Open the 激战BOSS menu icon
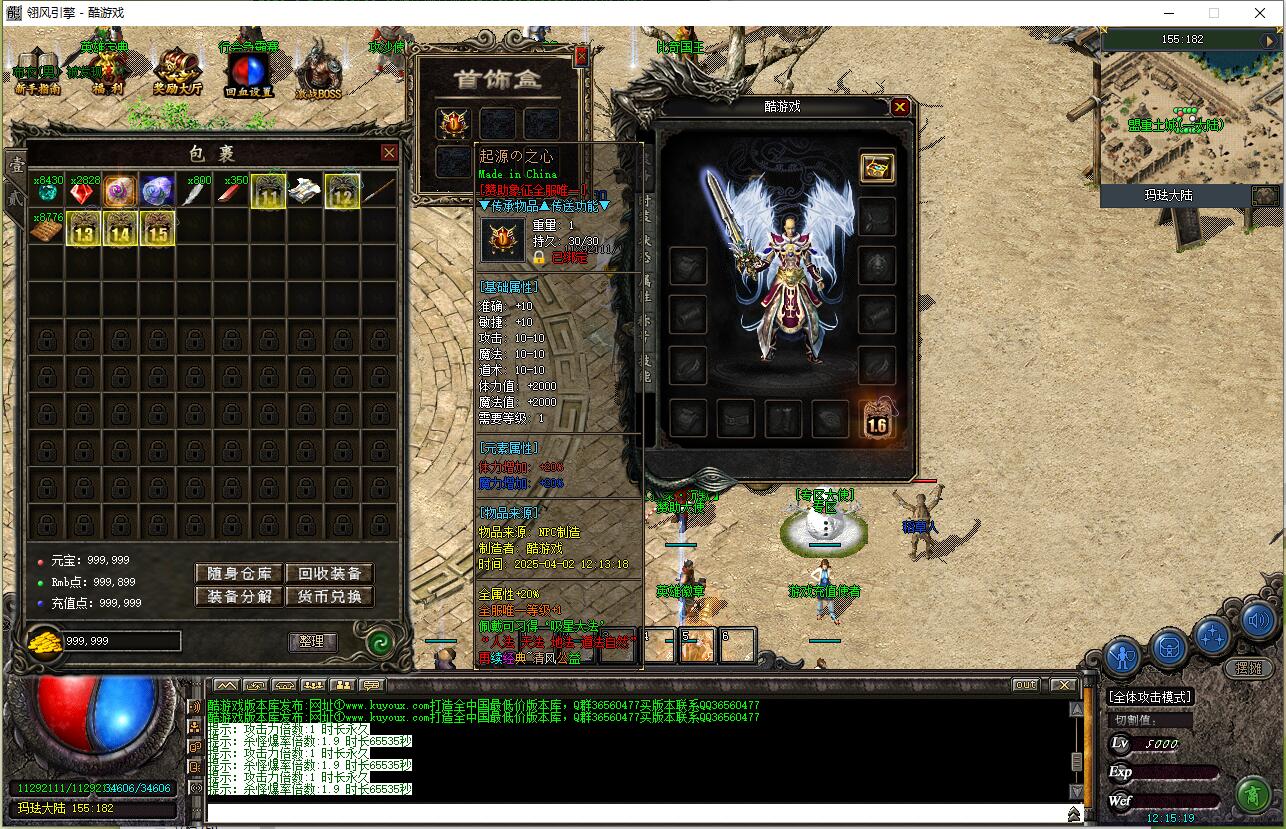The width and height of the screenshot is (1286, 829). click(x=318, y=72)
